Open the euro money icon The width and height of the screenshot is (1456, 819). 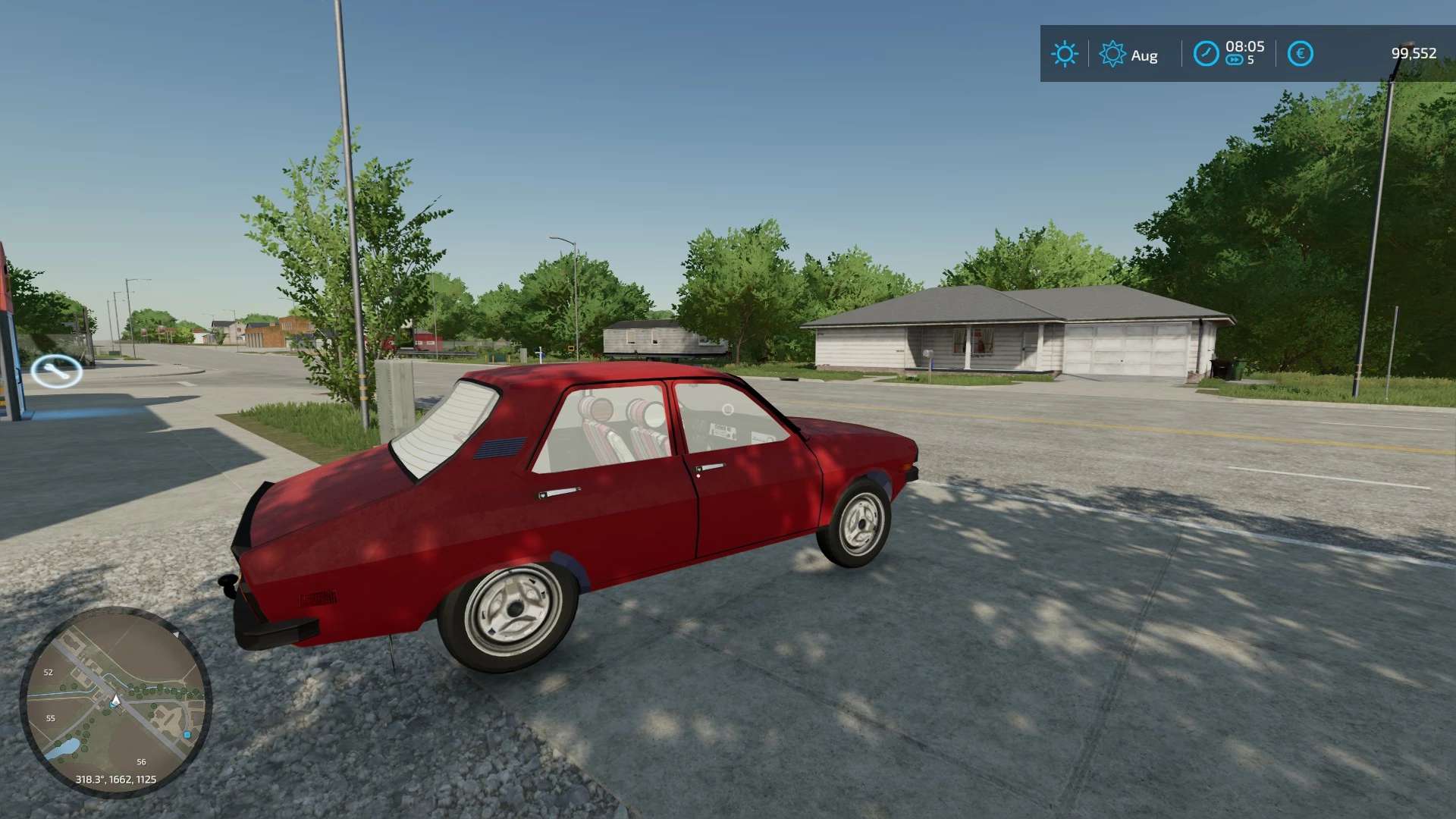click(1300, 54)
